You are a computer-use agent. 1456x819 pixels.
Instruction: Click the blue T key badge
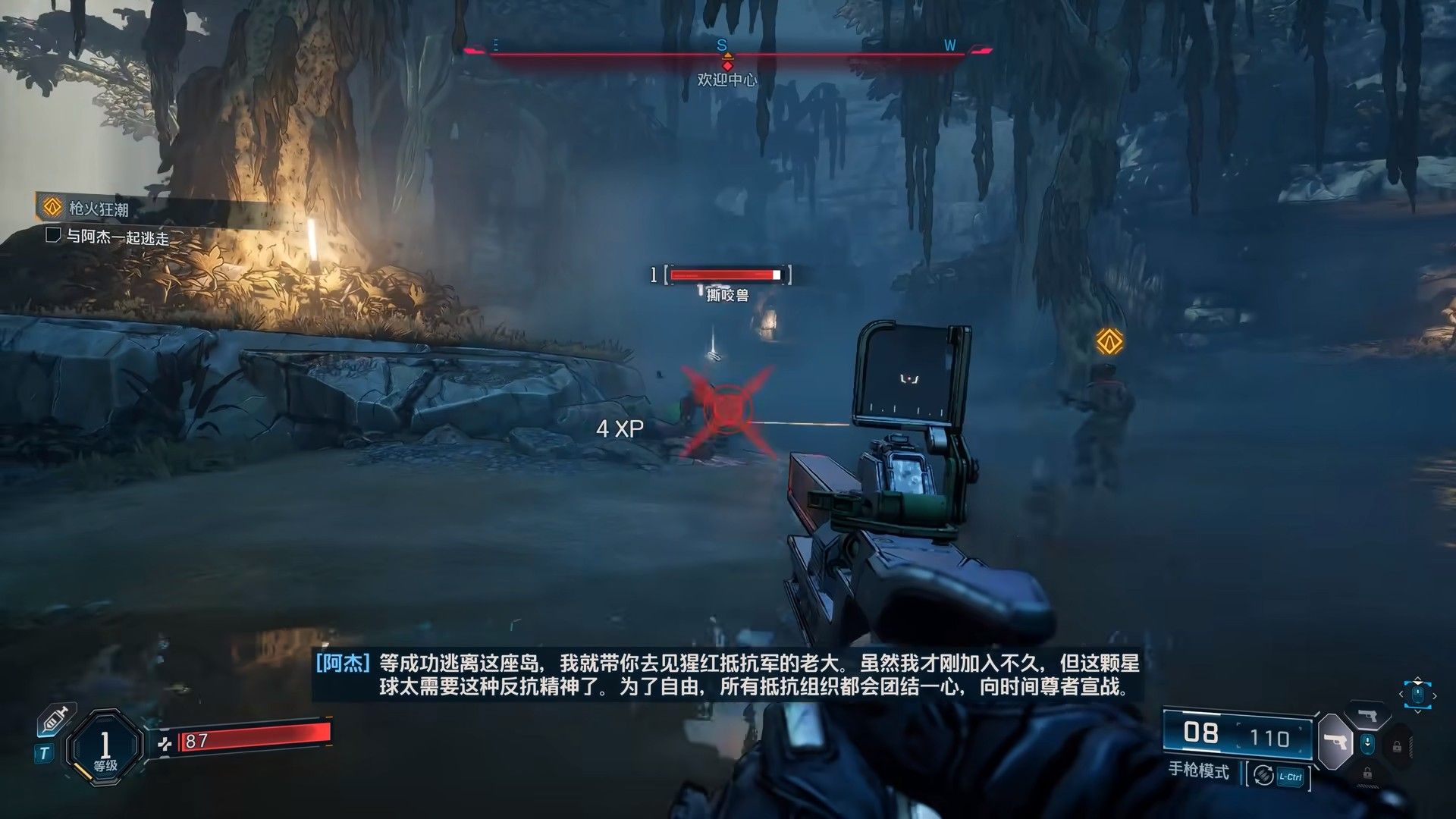pos(44,752)
